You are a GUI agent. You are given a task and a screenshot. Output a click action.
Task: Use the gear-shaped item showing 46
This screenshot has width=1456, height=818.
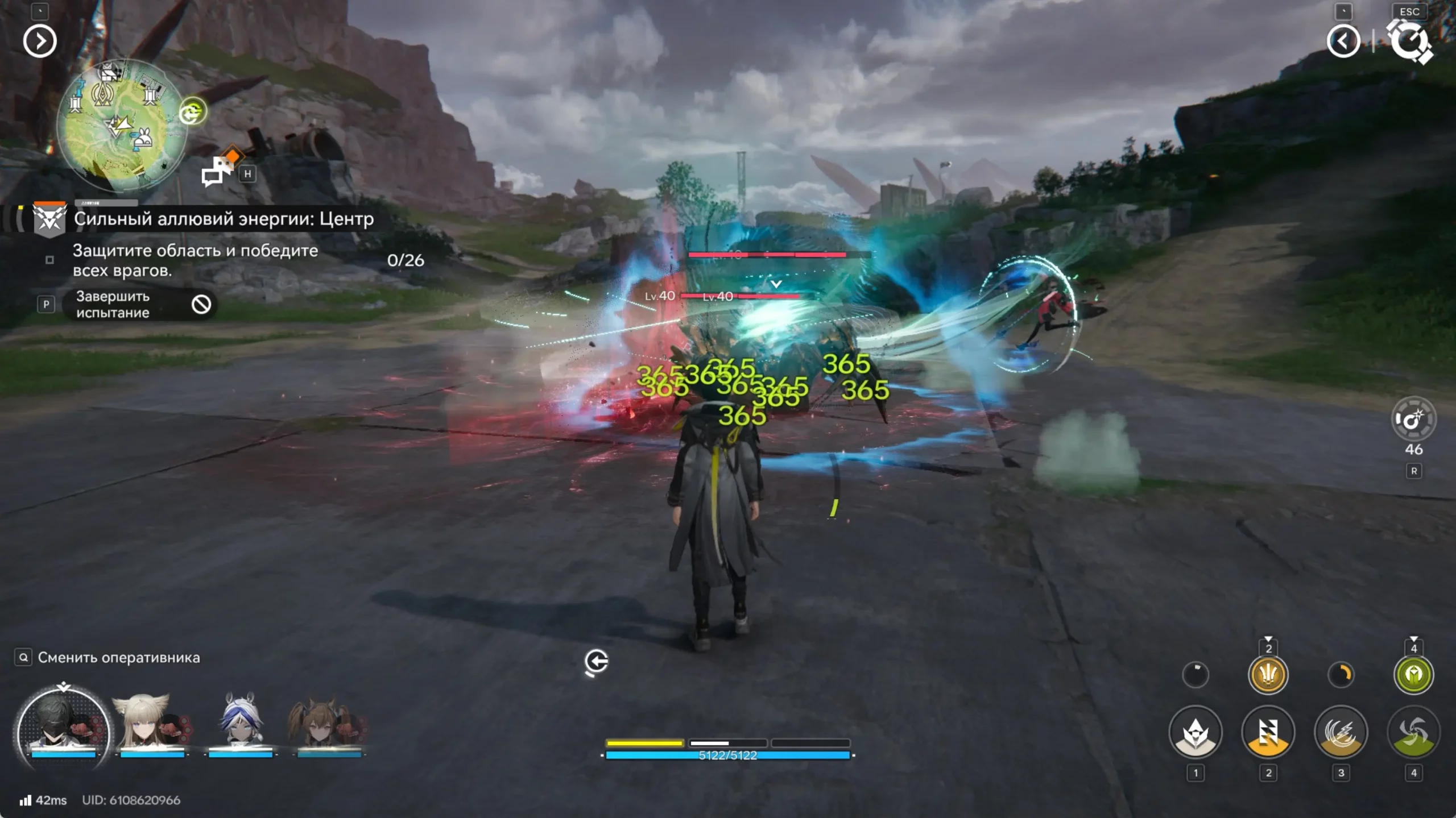tap(1413, 420)
